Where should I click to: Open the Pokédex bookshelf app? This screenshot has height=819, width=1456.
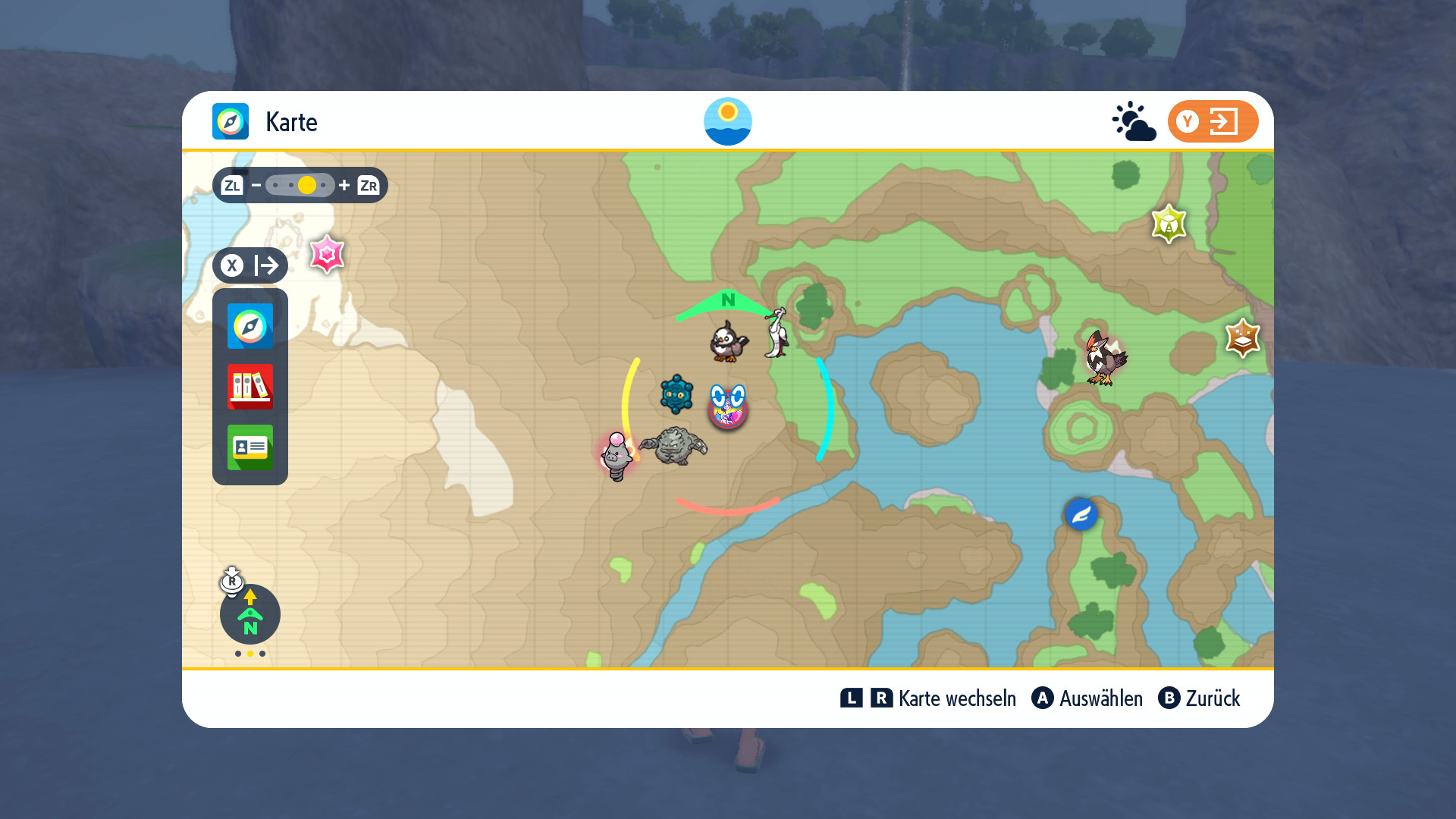pos(249,387)
